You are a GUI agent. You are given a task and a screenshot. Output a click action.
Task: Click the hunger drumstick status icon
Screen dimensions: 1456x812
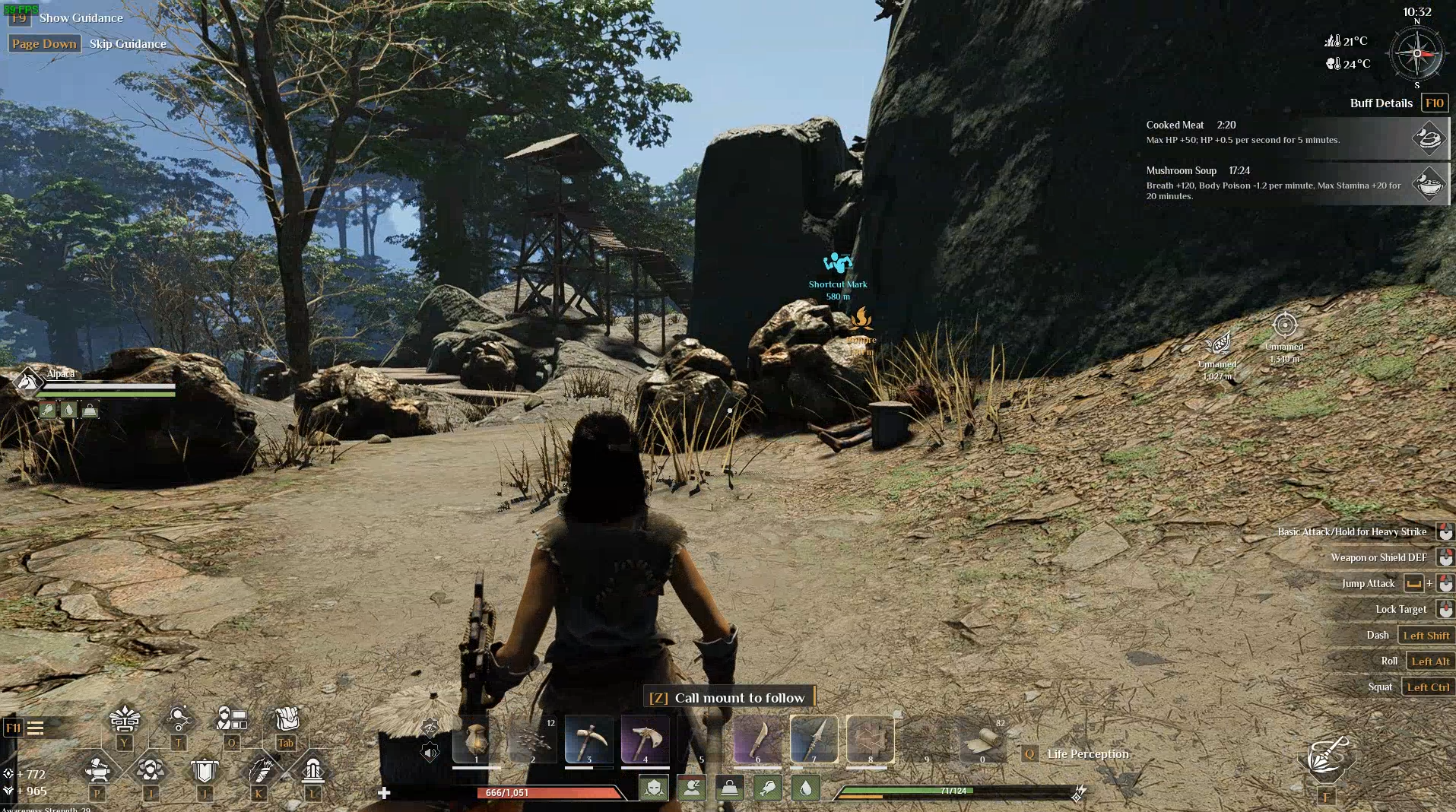click(x=767, y=788)
